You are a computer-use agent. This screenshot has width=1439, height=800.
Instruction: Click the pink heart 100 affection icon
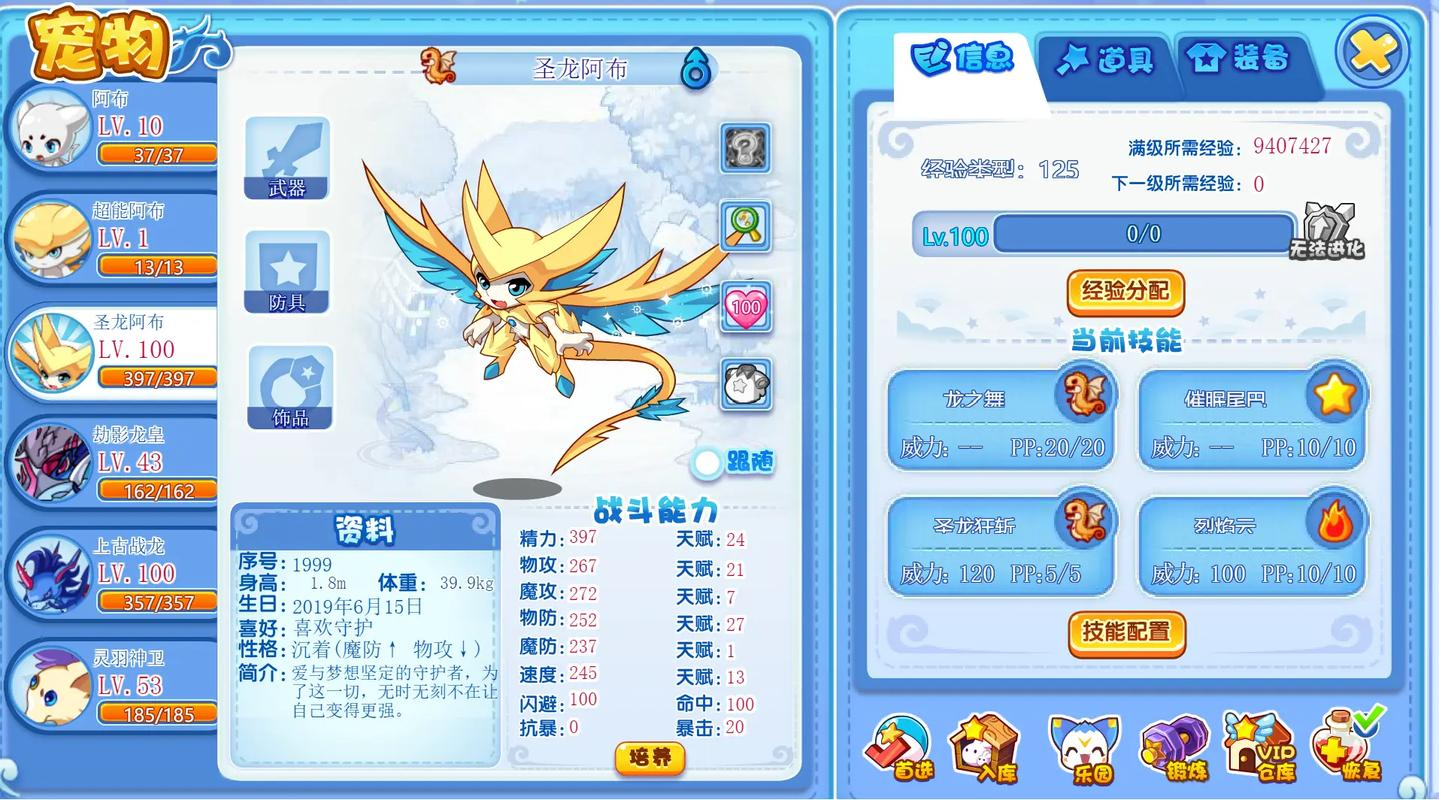coord(745,307)
